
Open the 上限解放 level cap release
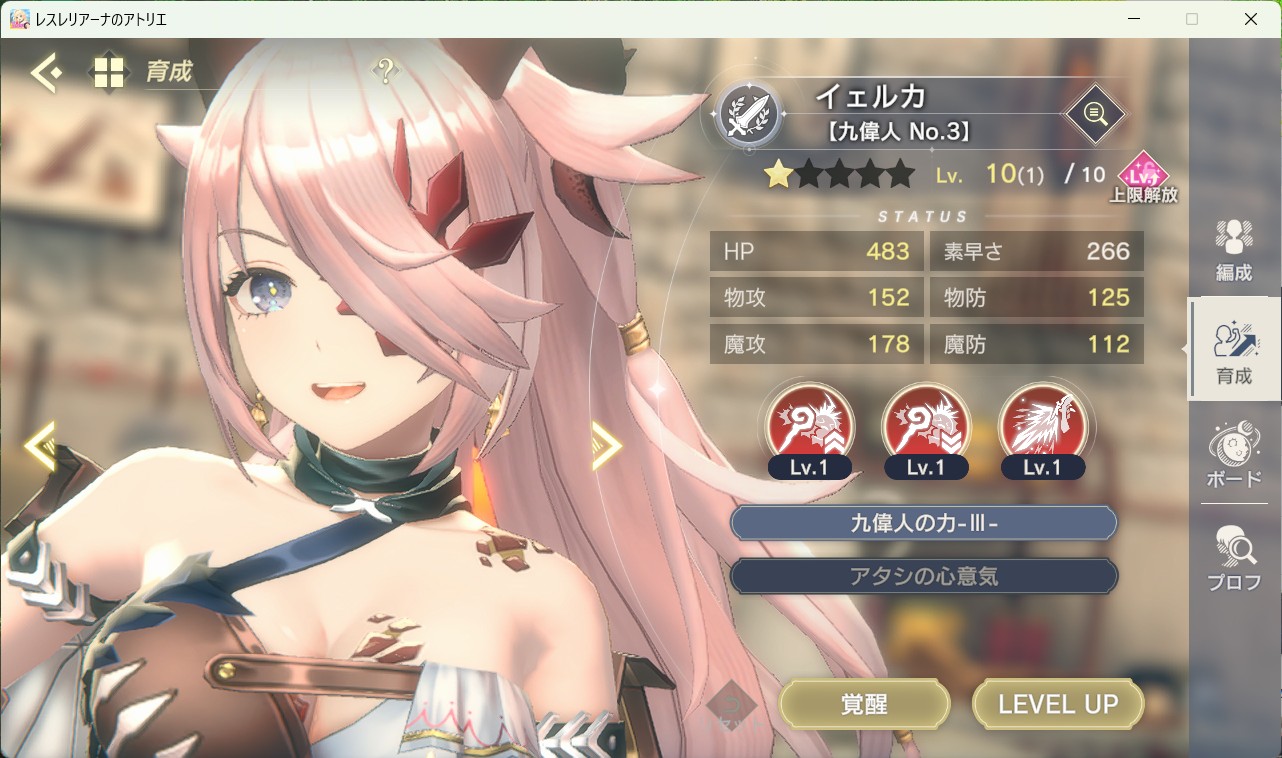pos(1142,180)
